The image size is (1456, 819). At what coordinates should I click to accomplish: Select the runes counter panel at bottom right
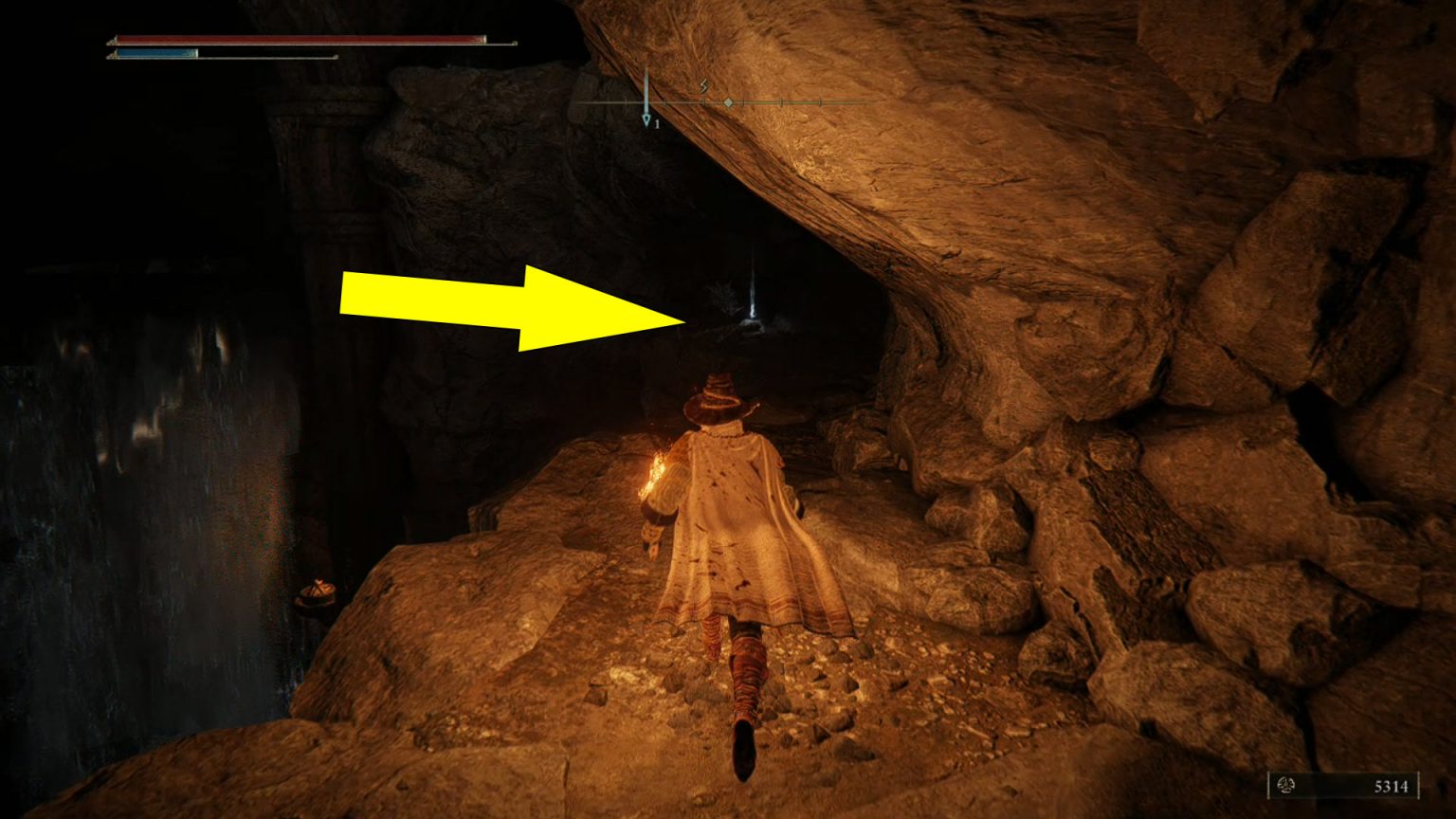coord(1346,785)
